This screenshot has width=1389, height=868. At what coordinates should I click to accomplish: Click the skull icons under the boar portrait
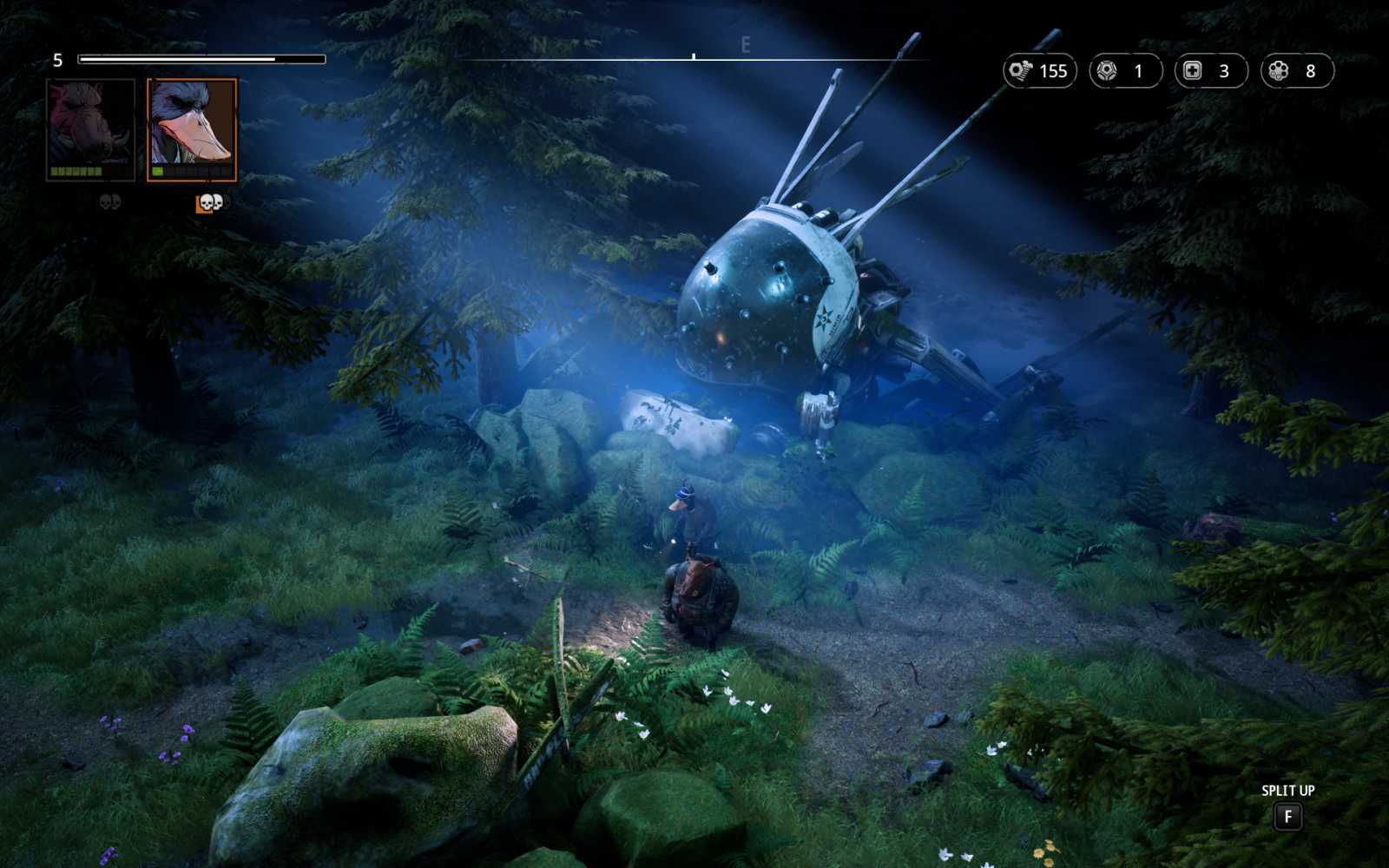tap(109, 201)
